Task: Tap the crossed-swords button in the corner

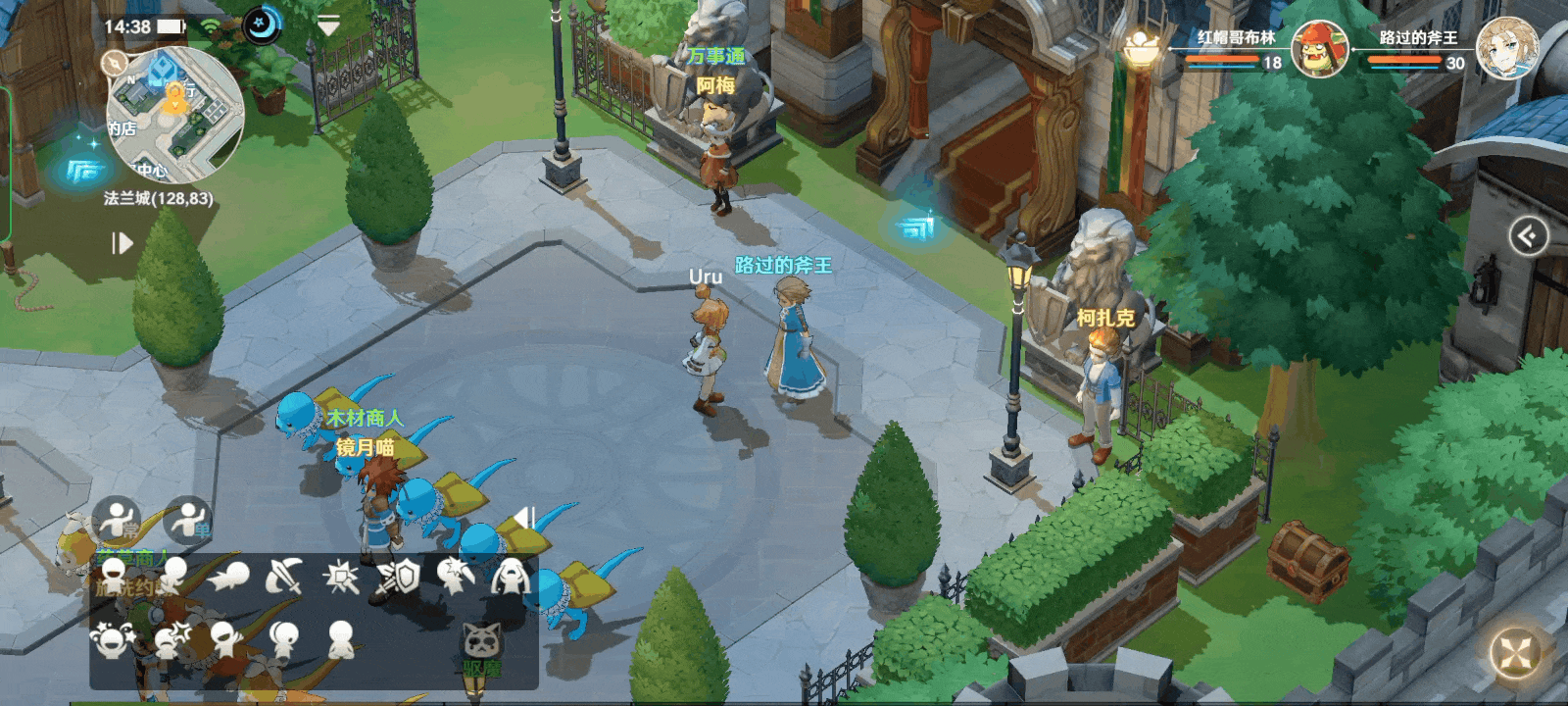Action: [x=1515, y=652]
